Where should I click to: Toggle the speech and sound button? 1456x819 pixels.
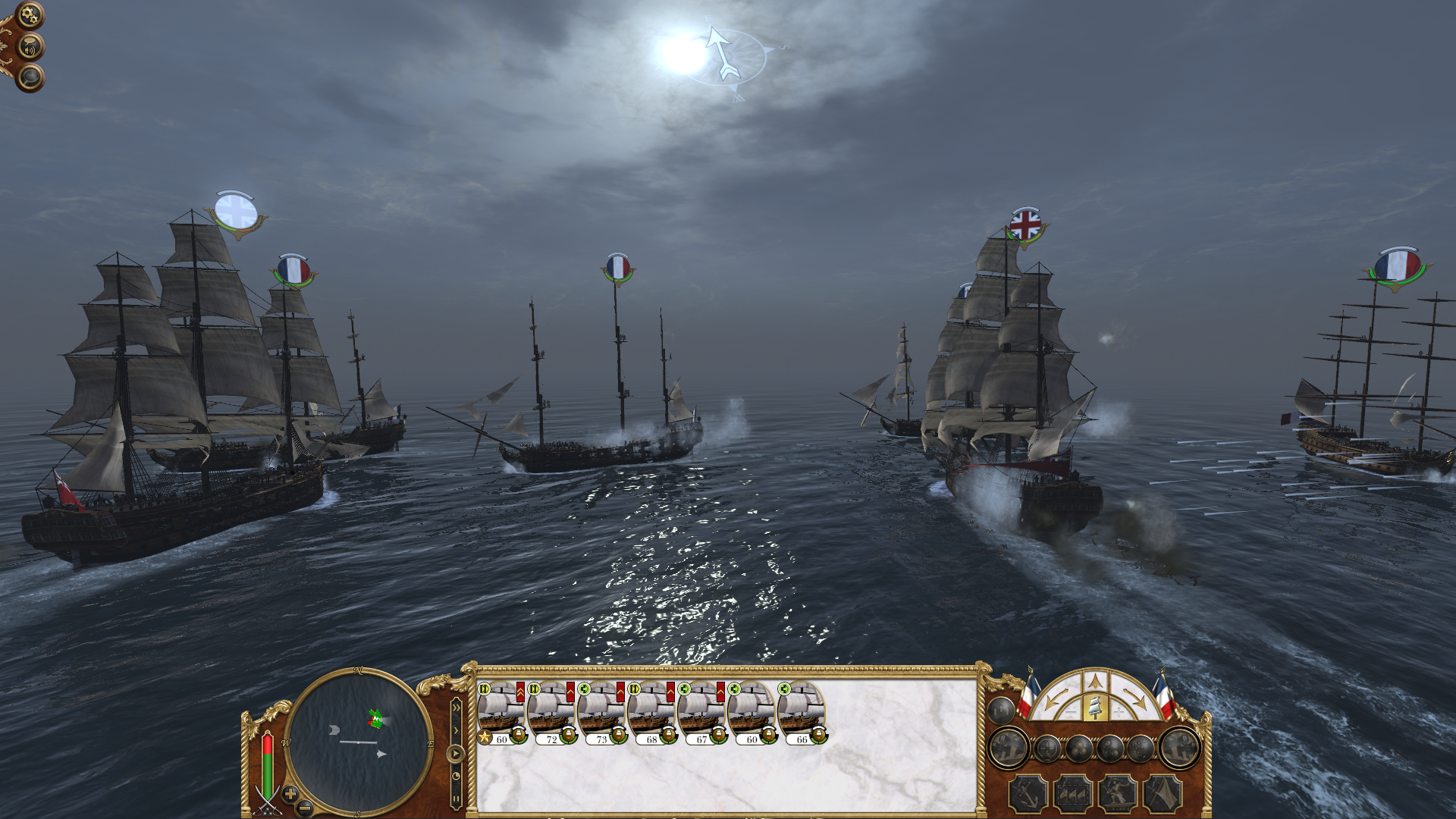[x=30, y=48]
